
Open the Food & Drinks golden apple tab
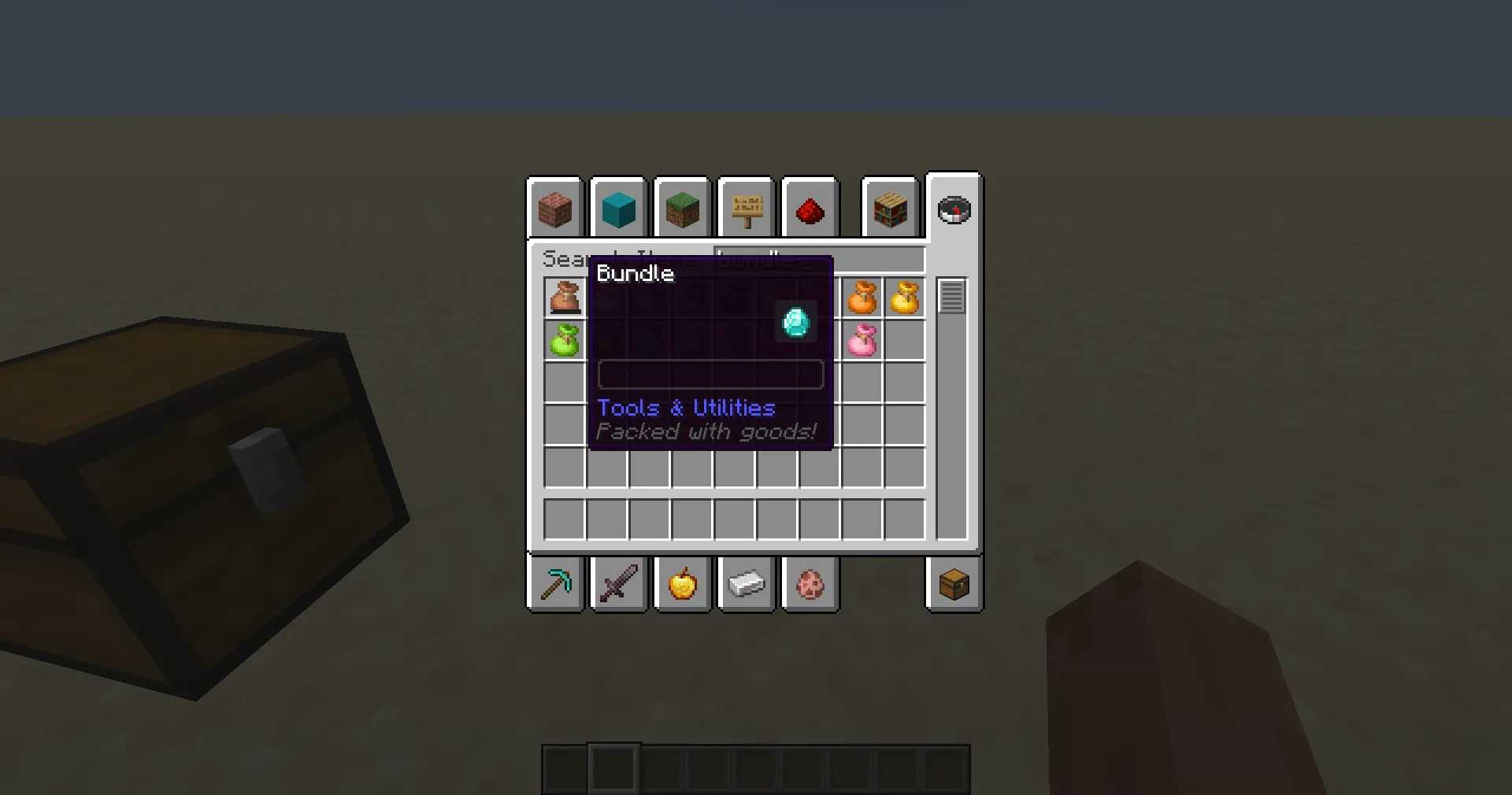click(682, 584)
